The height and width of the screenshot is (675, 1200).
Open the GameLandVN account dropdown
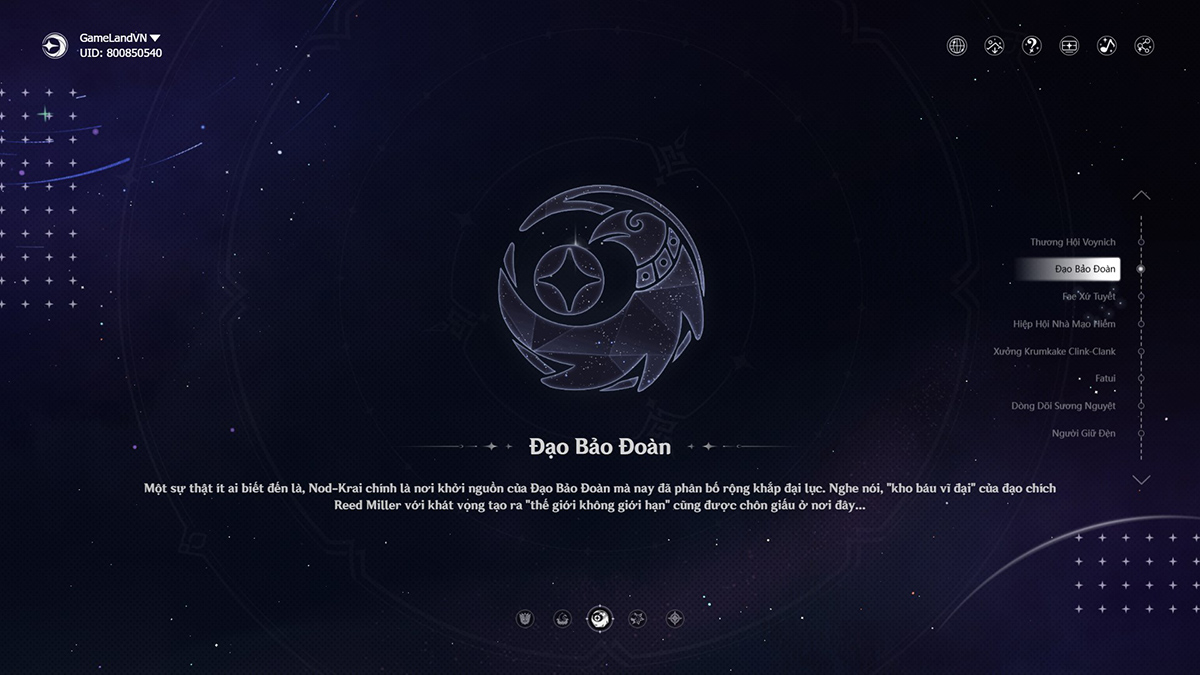click(x=155, y=38)
